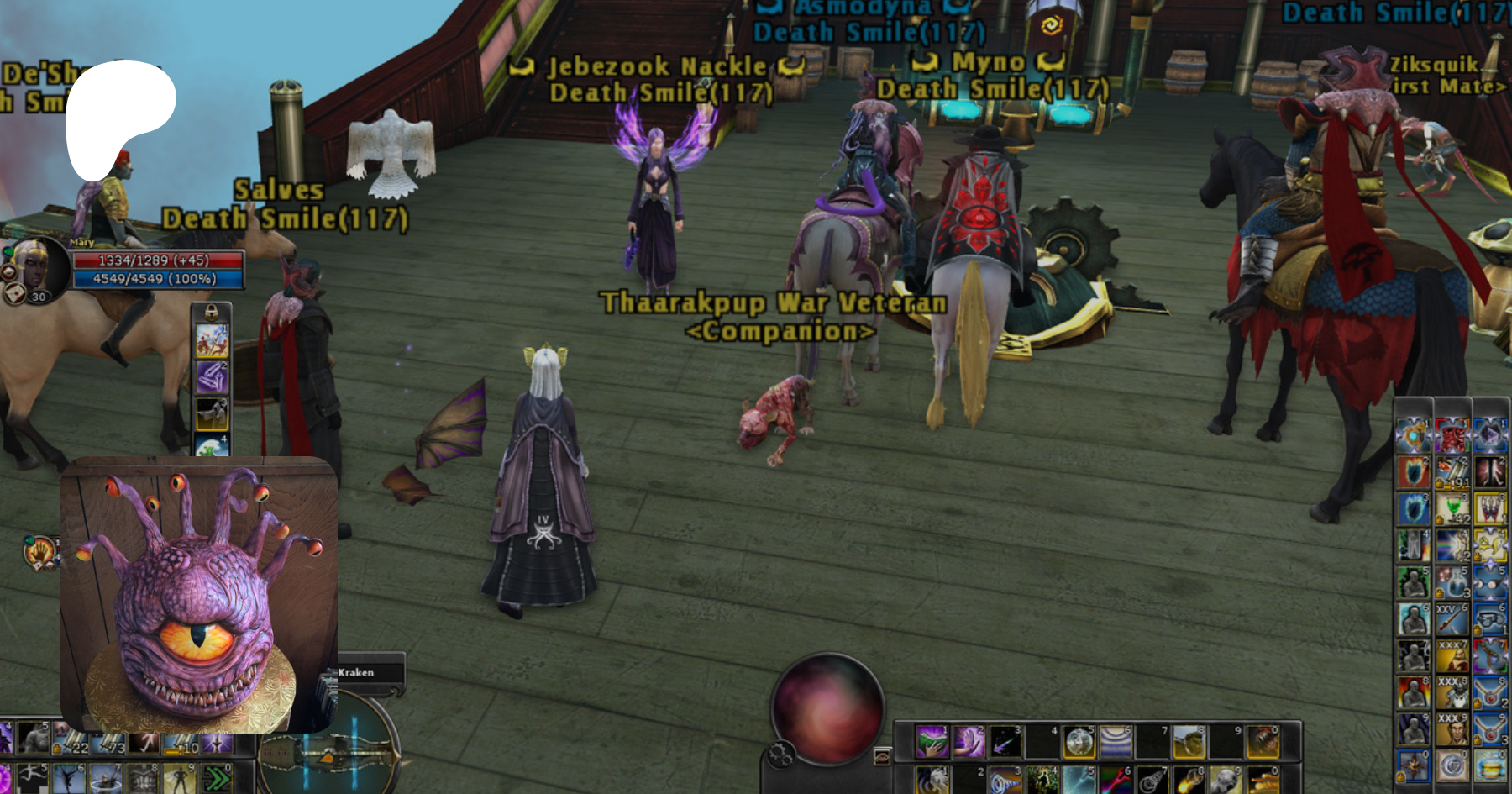Toggle the hotbar padlock lock
The image size is (1512, 794).
[212, 313]
